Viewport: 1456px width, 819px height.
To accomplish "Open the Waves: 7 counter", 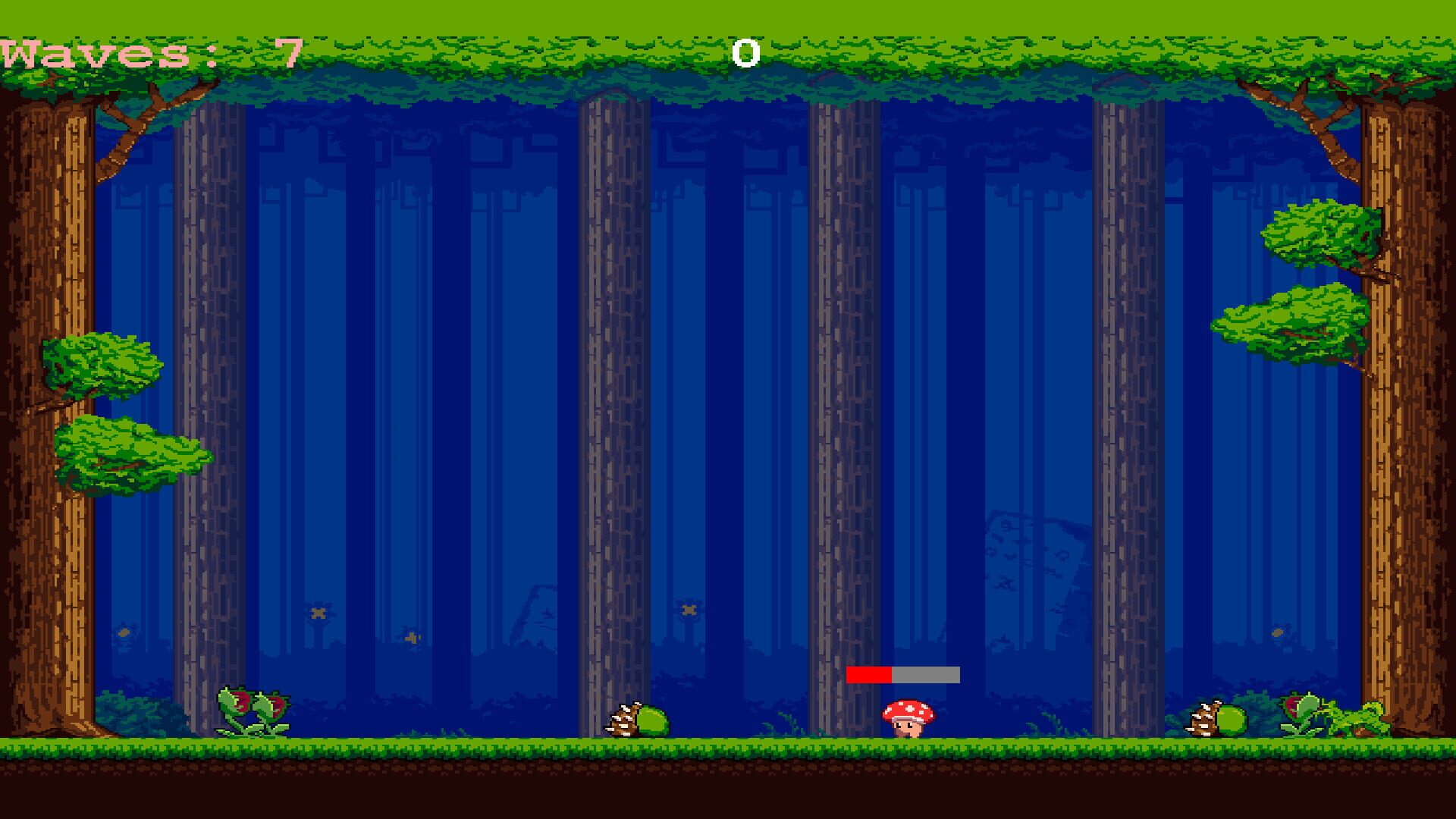I will coord(144,53).
